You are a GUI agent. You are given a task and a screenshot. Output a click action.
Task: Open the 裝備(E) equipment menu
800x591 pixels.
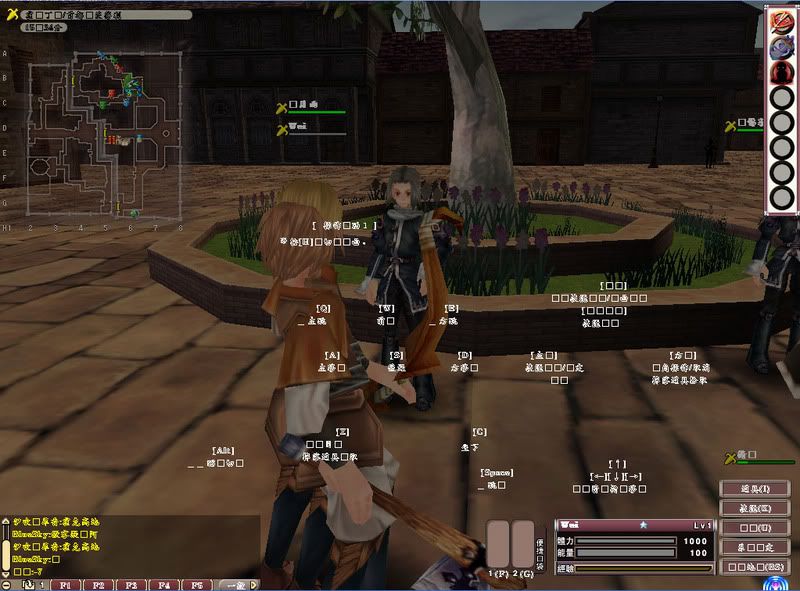755,507
